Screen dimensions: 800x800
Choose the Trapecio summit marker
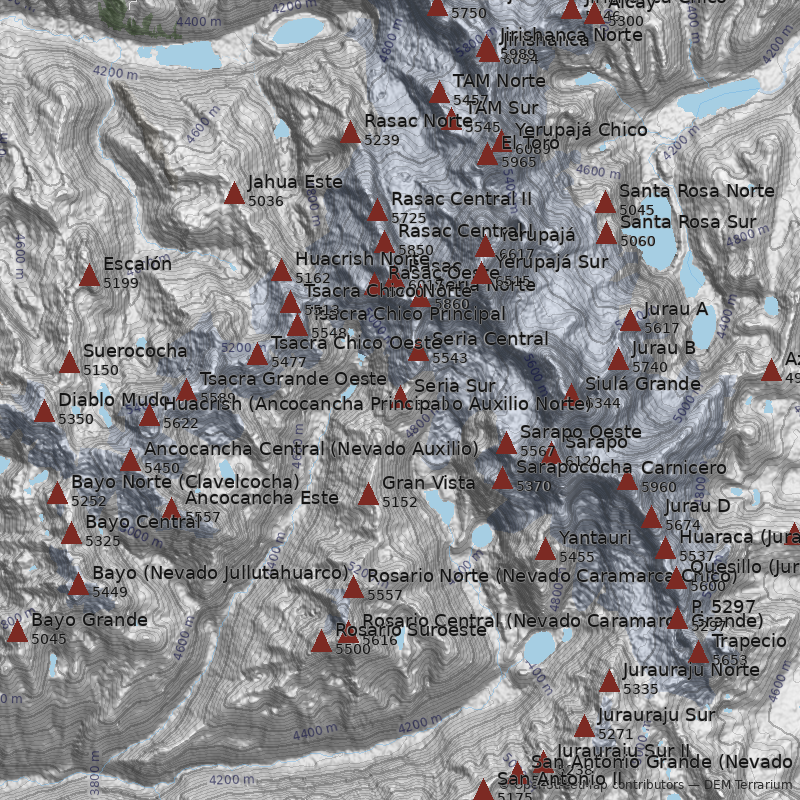(x=698, y=652)
